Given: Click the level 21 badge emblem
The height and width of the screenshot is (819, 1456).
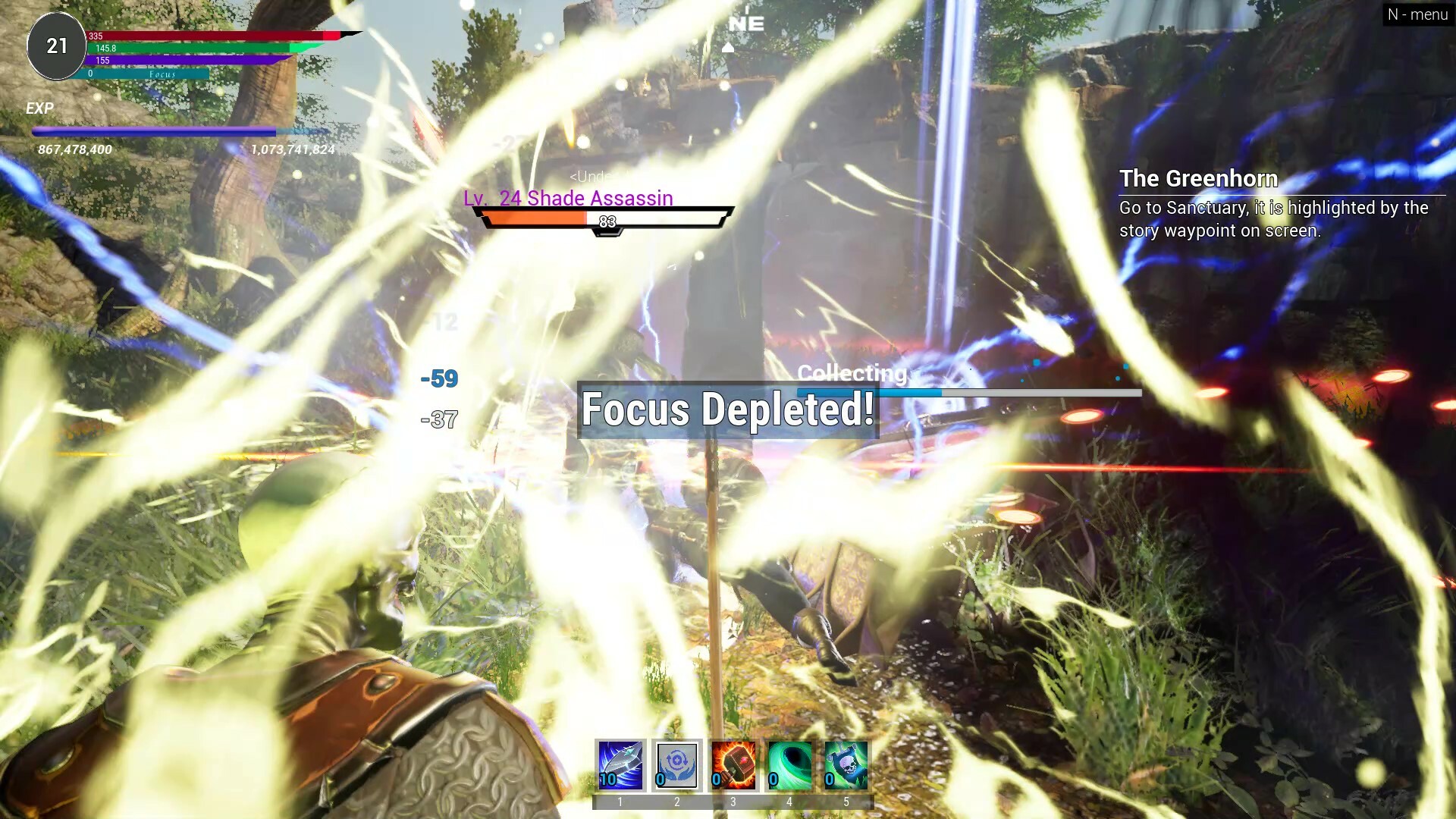Looking at the screenshot, I should (55, 45).
